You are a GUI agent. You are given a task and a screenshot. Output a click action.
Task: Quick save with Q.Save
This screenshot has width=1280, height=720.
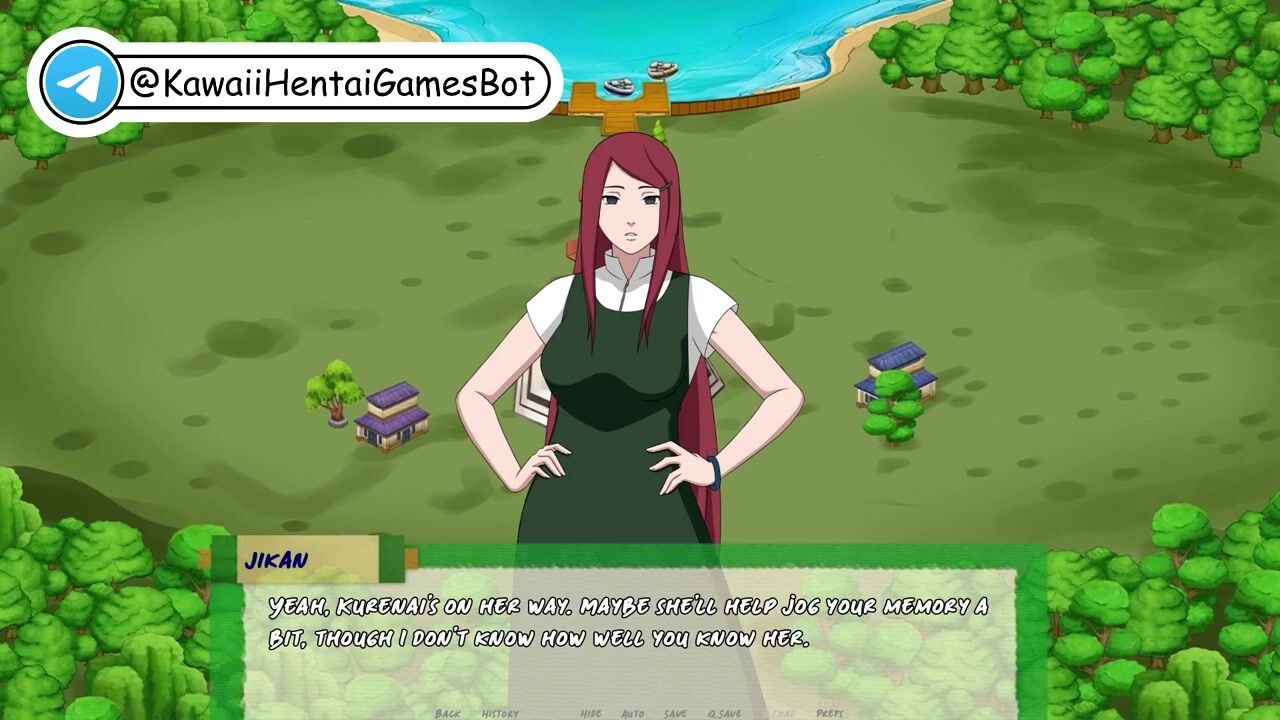pos(724,713)
